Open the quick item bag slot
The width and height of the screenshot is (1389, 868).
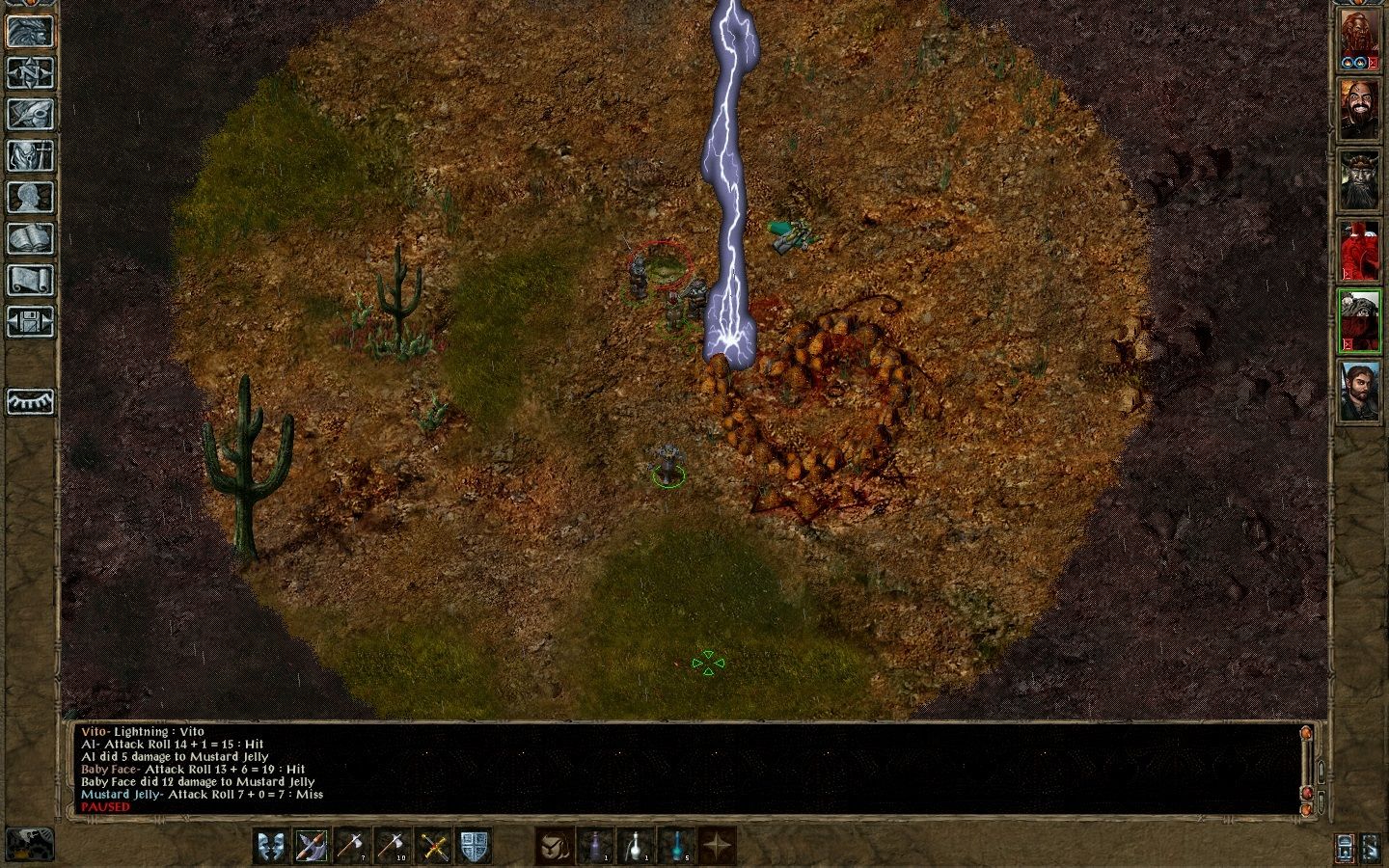[554, 847]
